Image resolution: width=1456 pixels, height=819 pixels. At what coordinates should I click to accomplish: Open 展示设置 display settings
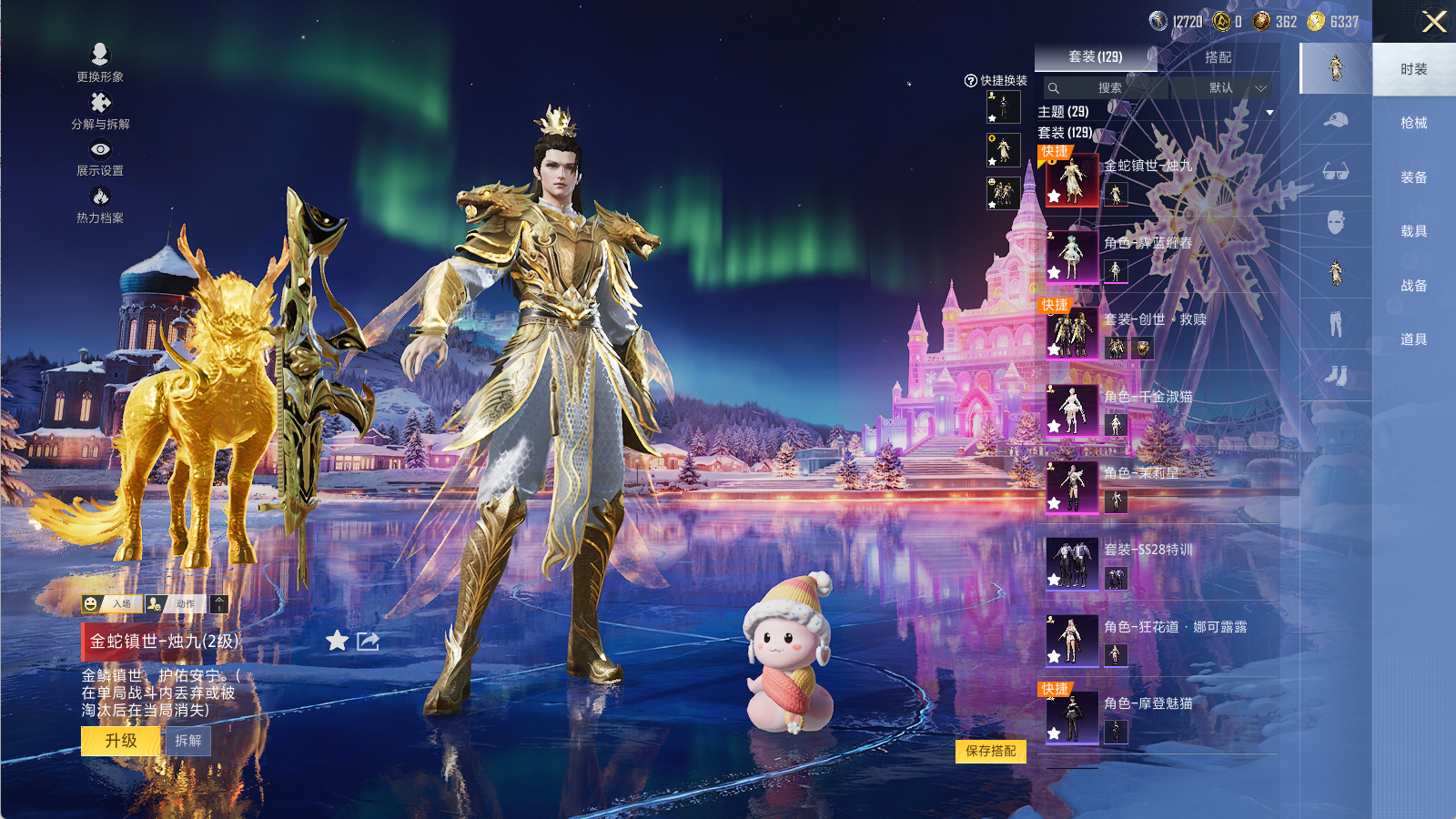click(x=100, y=157)
